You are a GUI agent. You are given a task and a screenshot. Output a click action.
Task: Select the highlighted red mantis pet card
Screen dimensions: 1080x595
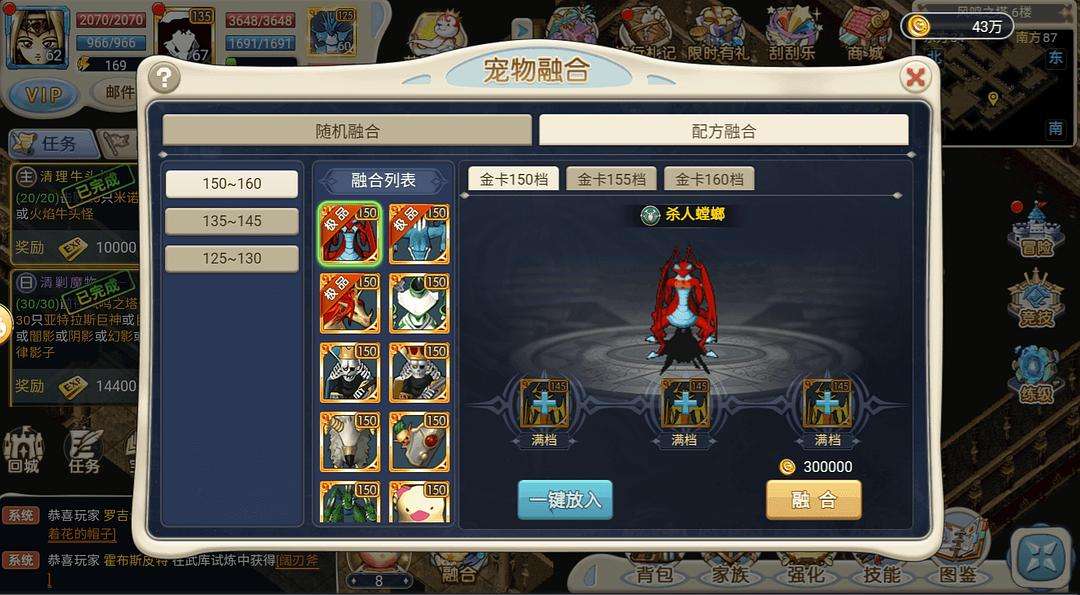pos(349,233)
